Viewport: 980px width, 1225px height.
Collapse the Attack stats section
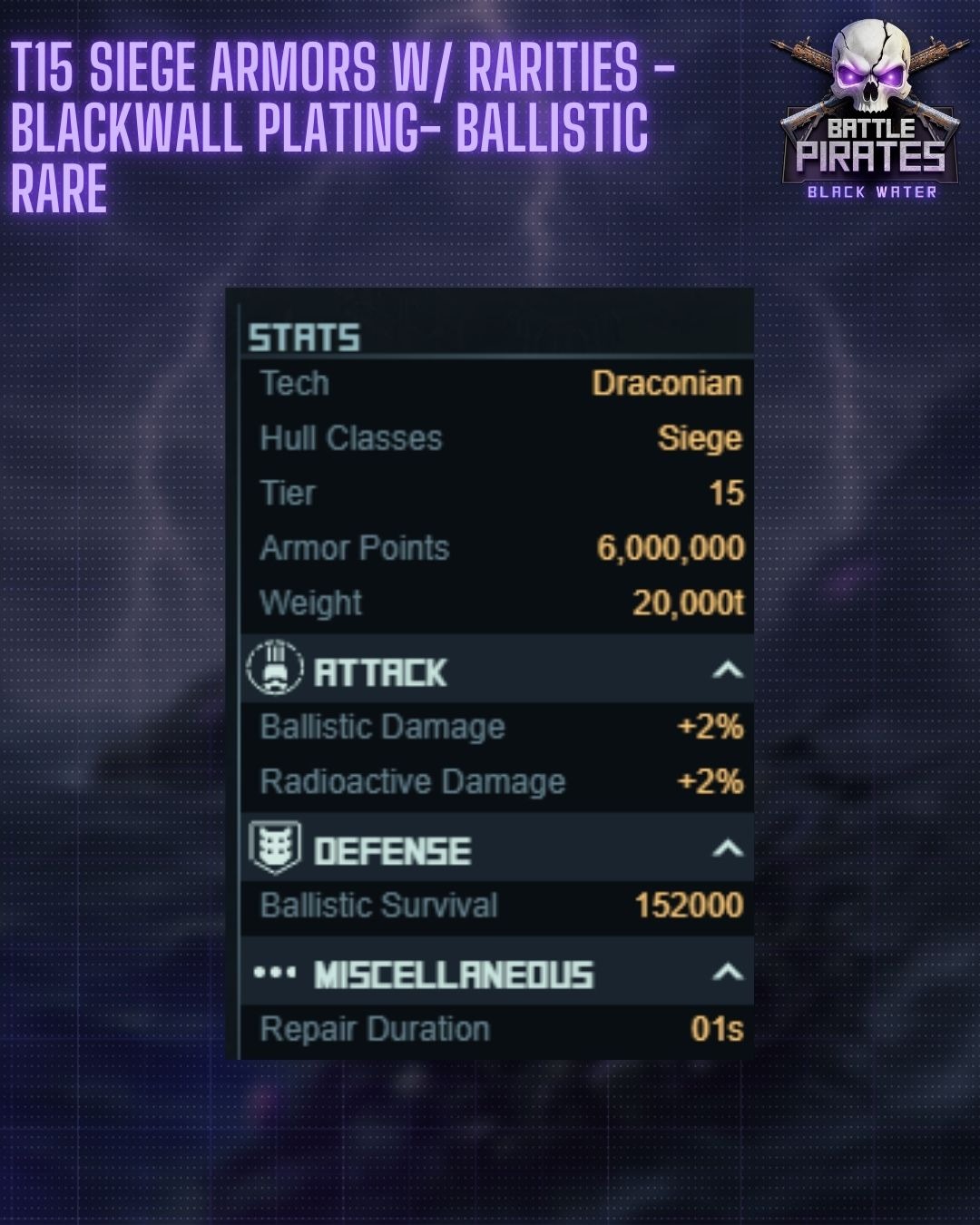pyautogui.click(x=727, y=671)
